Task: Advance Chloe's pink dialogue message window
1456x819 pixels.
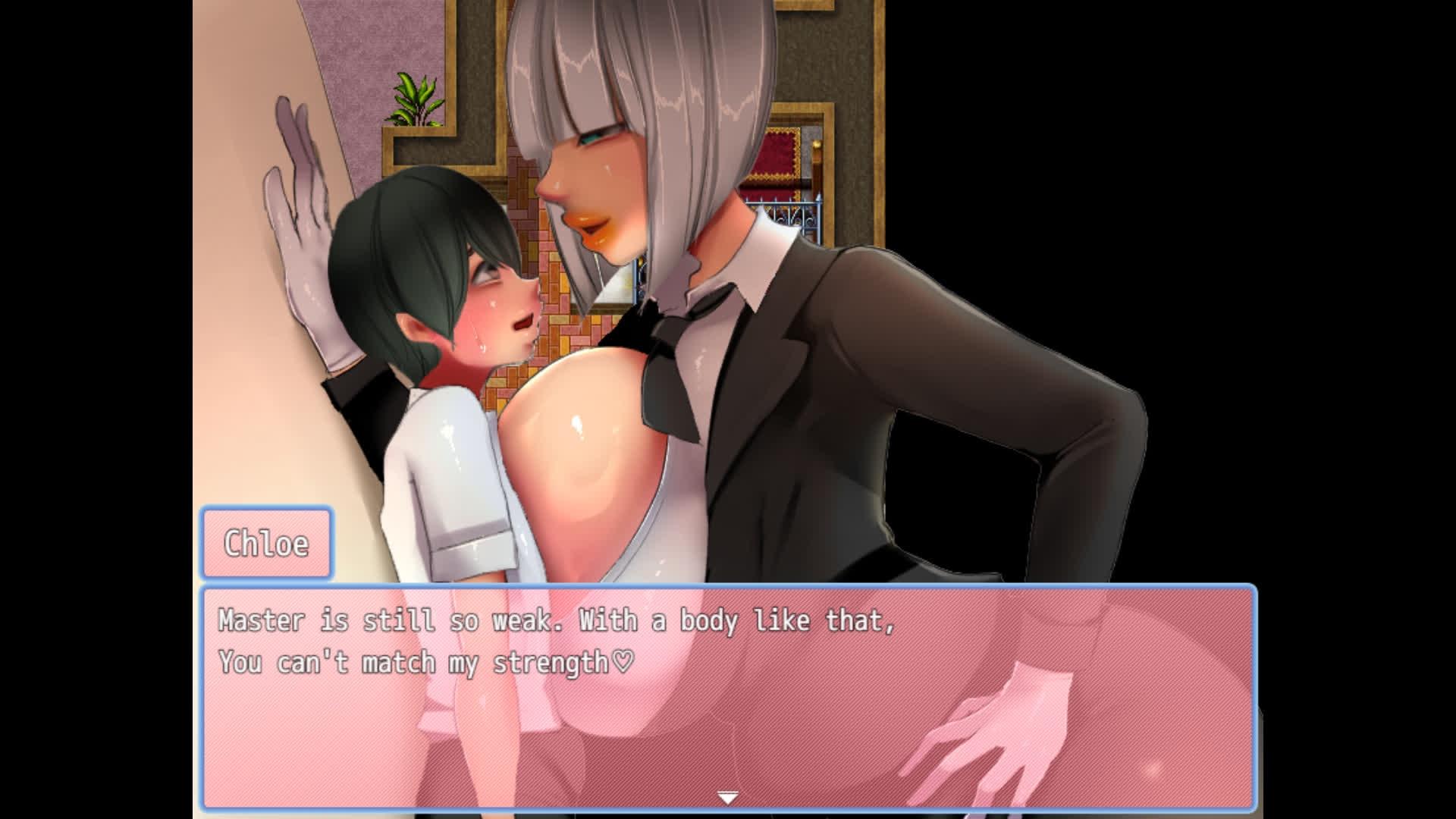Action: [728, 698]
